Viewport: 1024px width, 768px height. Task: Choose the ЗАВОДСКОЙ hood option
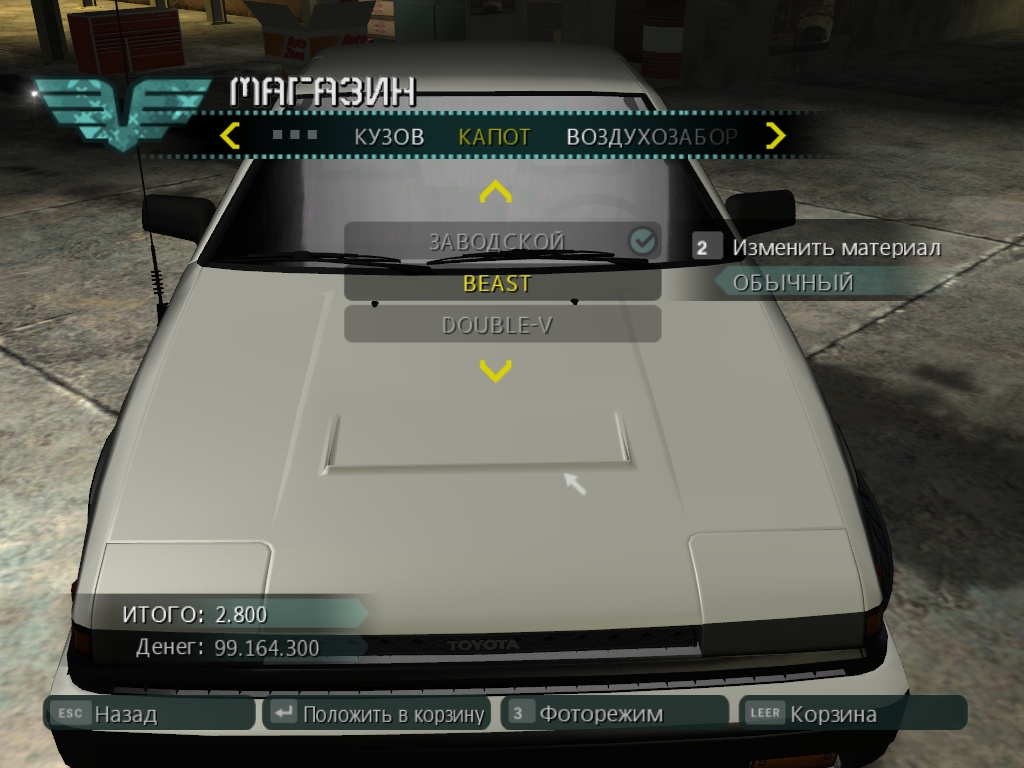[x=497, y=241]
